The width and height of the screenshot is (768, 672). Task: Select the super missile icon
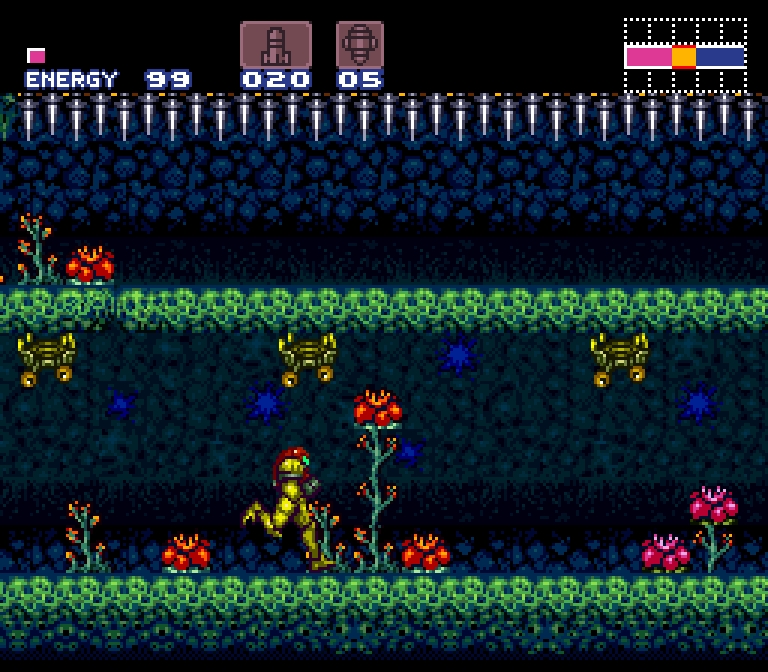tap(360, 45)
